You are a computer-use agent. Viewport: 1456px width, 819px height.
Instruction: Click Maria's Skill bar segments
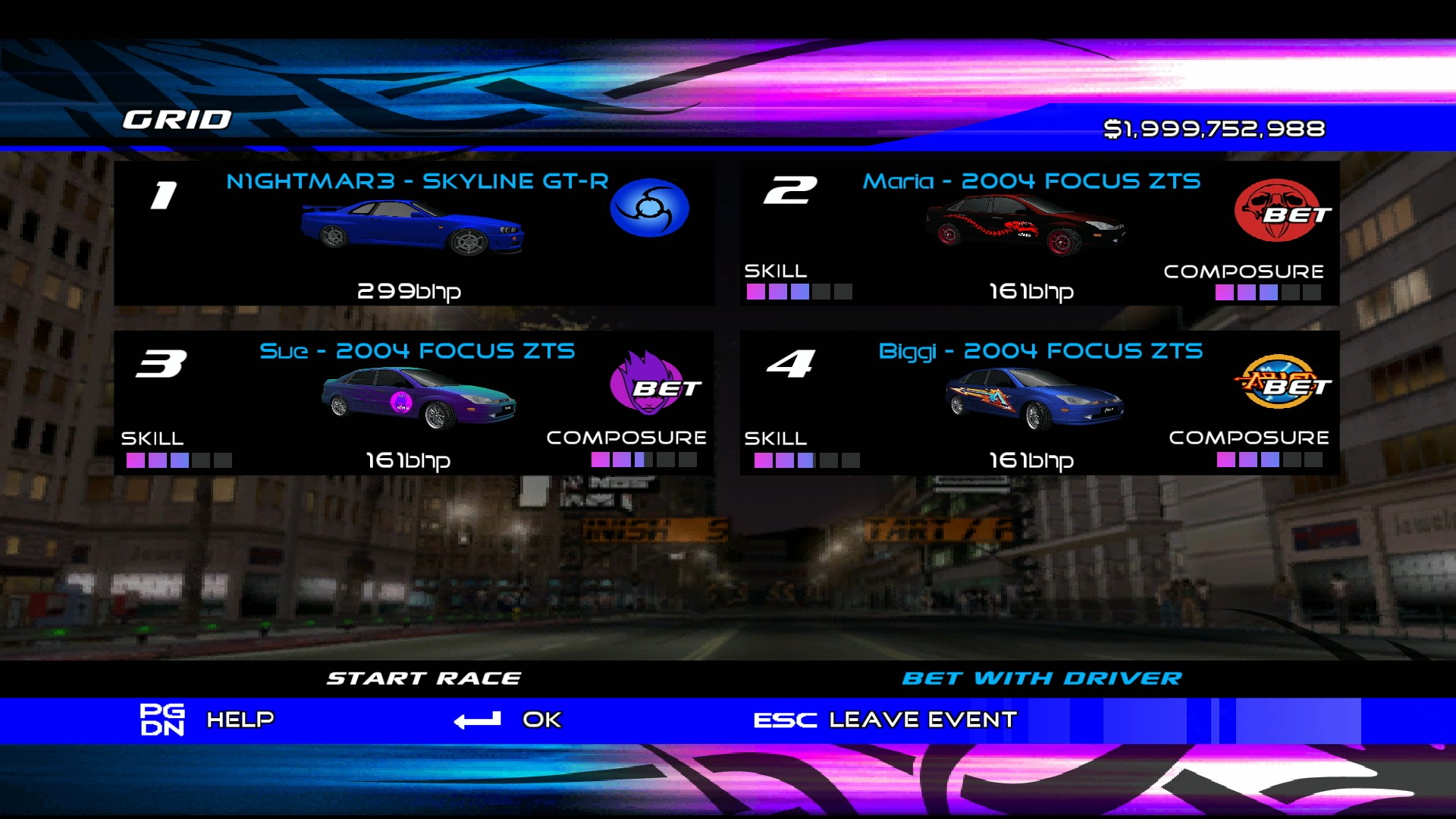800,292
